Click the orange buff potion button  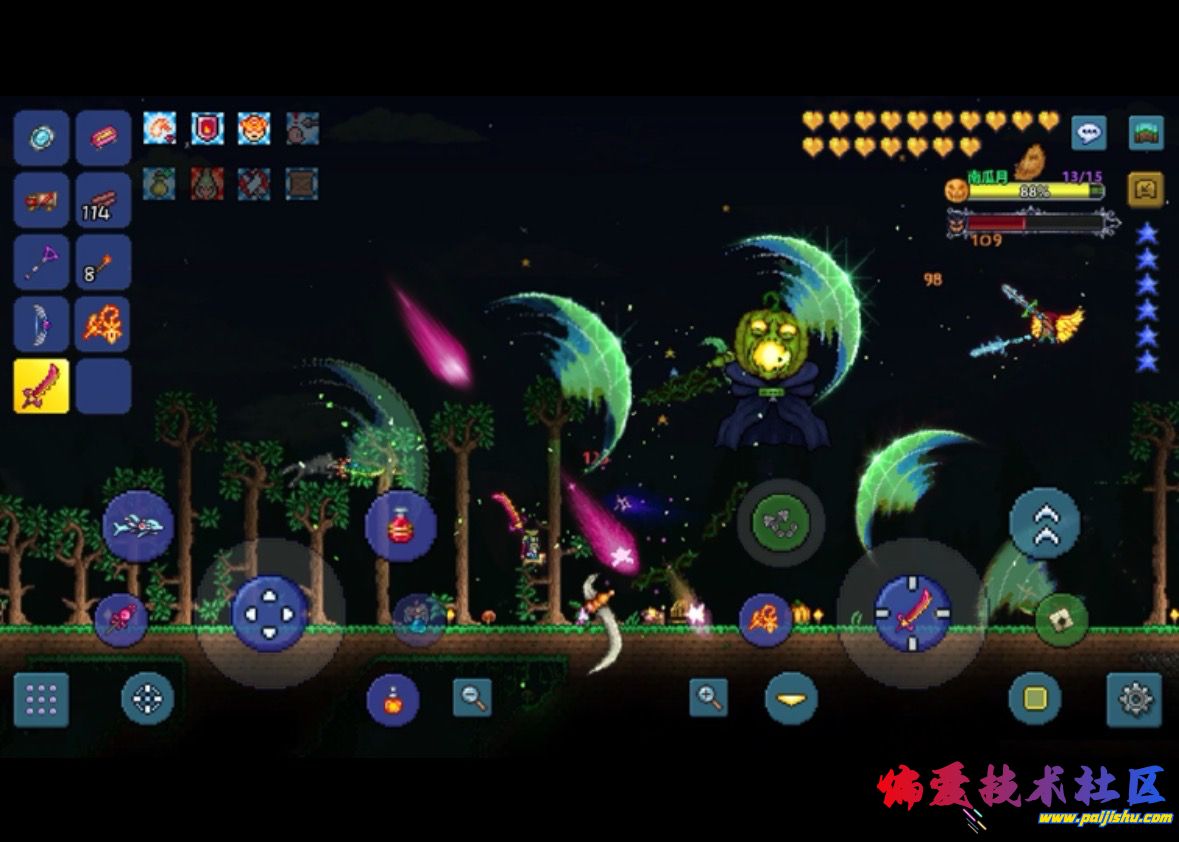[x=392, y=700]
